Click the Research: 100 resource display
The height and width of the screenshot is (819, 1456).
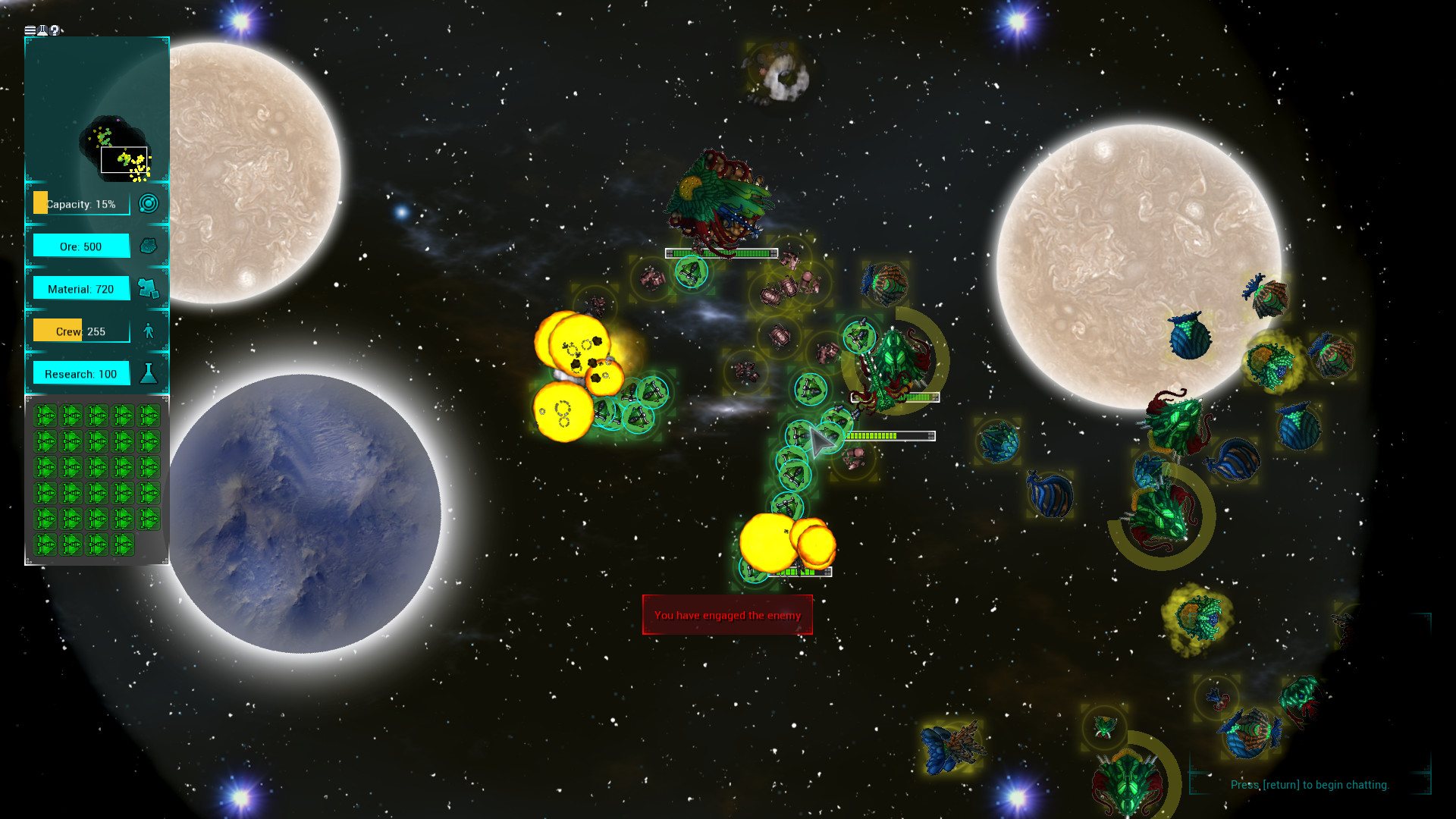[x=80, y=373]
